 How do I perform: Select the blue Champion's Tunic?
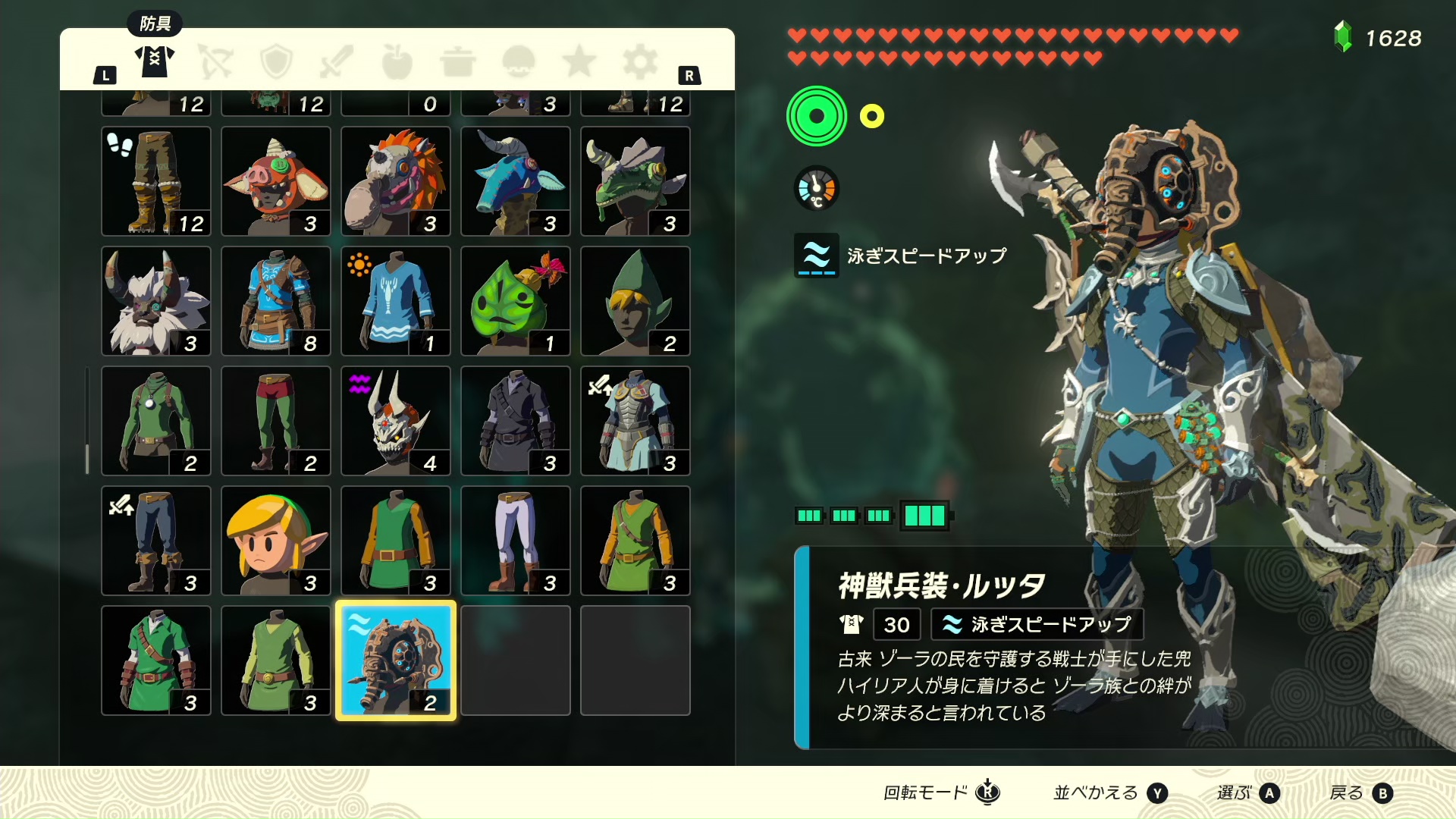(x=275, y=301)
